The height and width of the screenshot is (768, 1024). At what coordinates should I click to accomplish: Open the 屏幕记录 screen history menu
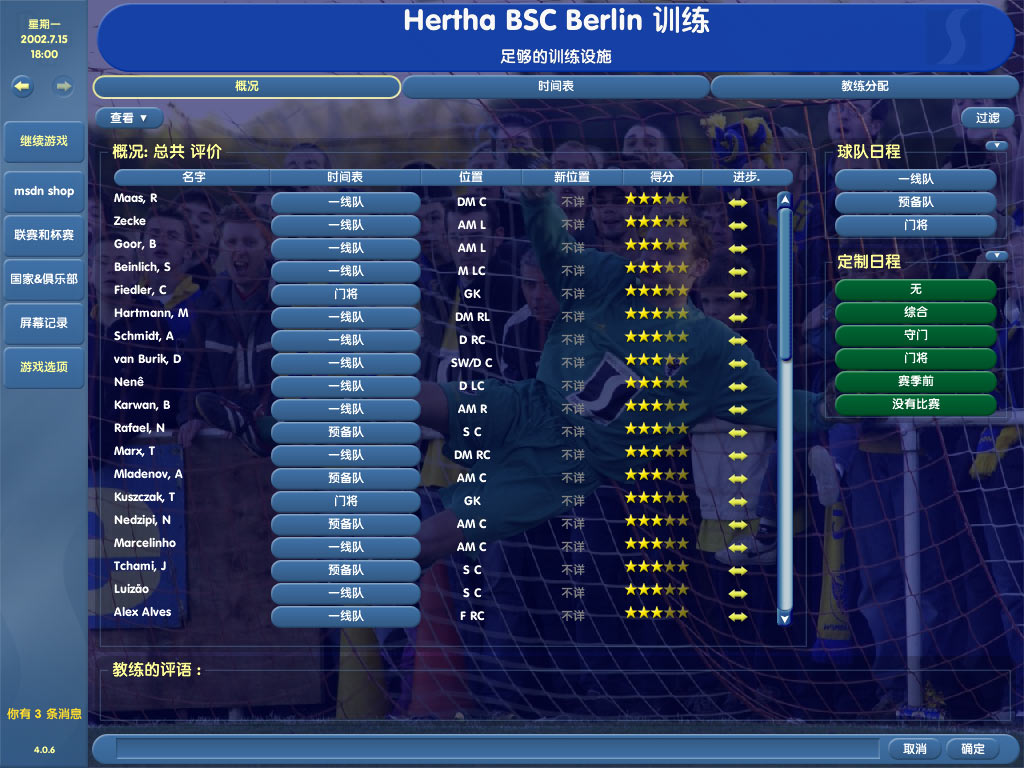[44, 323]
